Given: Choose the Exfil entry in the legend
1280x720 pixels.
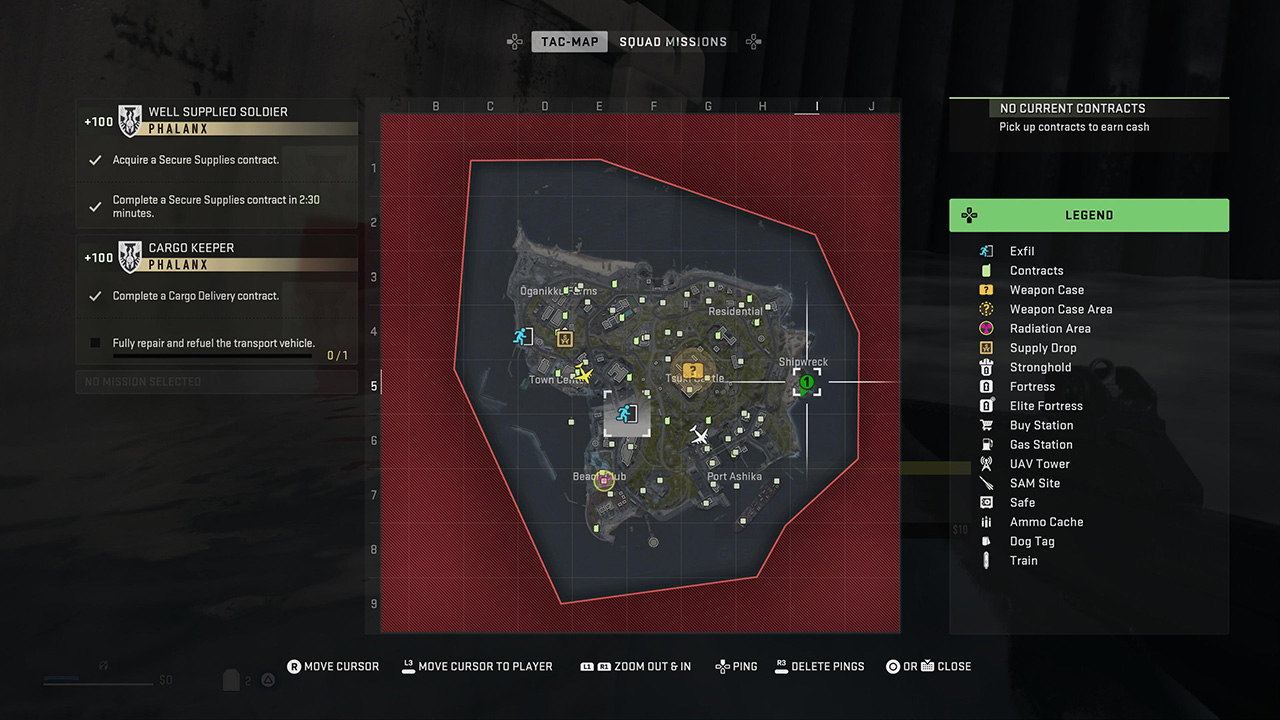Looking at the screenshot, I should pos(1021,251).
